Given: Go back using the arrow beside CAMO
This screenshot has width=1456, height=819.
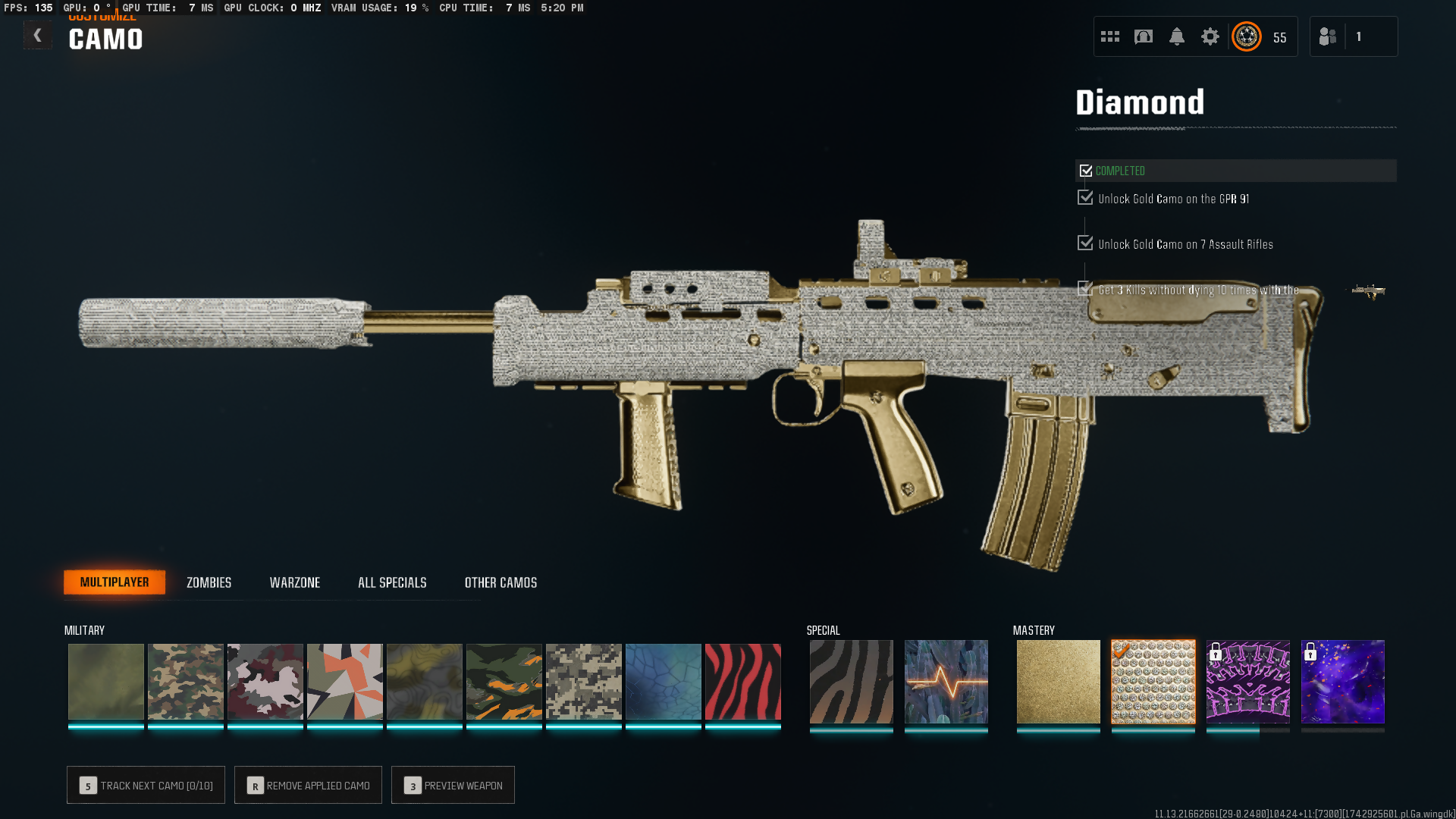Looking at the screenshot, I should (x=37, y=36).
